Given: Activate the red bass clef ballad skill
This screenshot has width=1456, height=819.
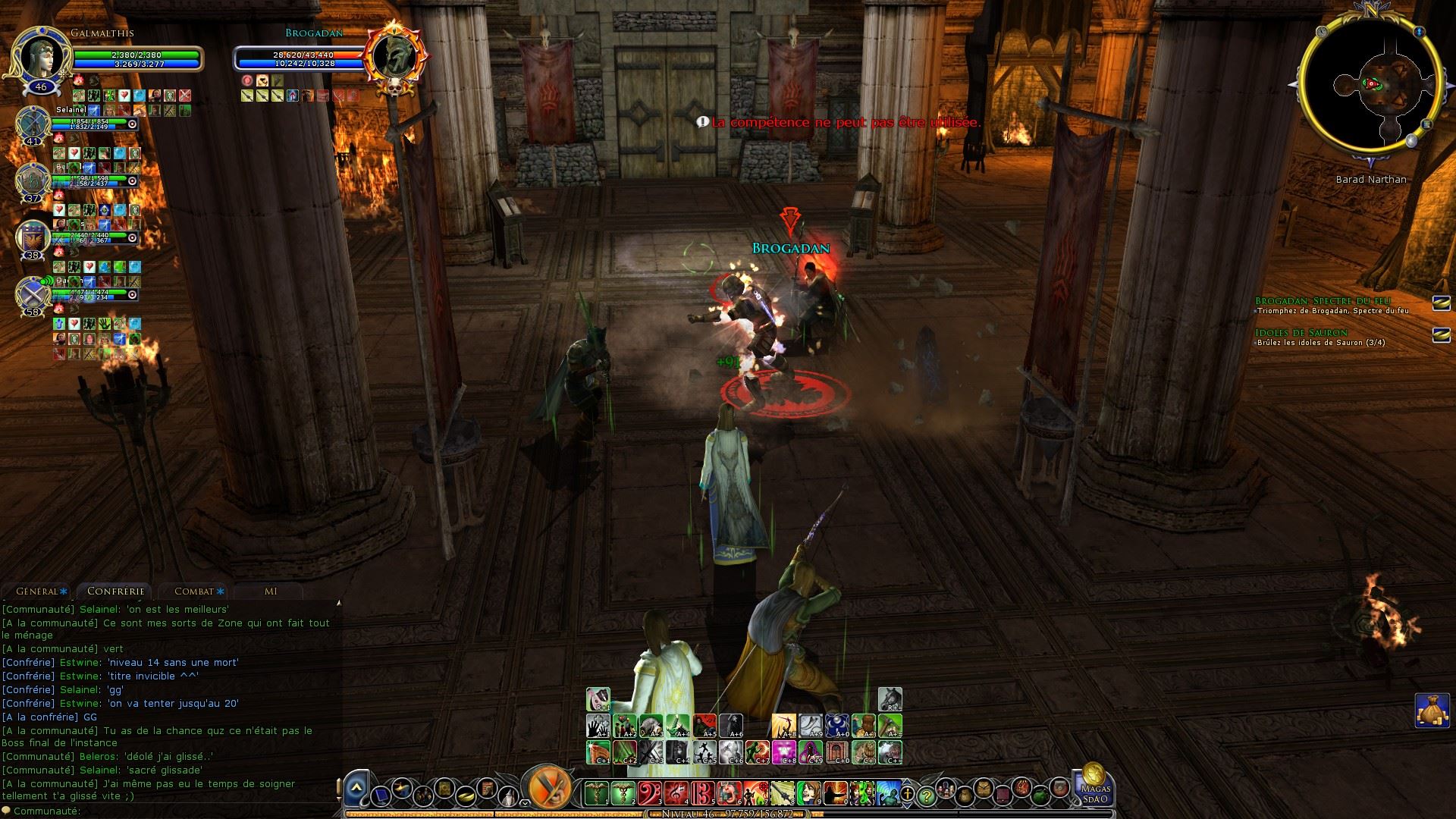Looking at the screenshot, I should 650,793.
